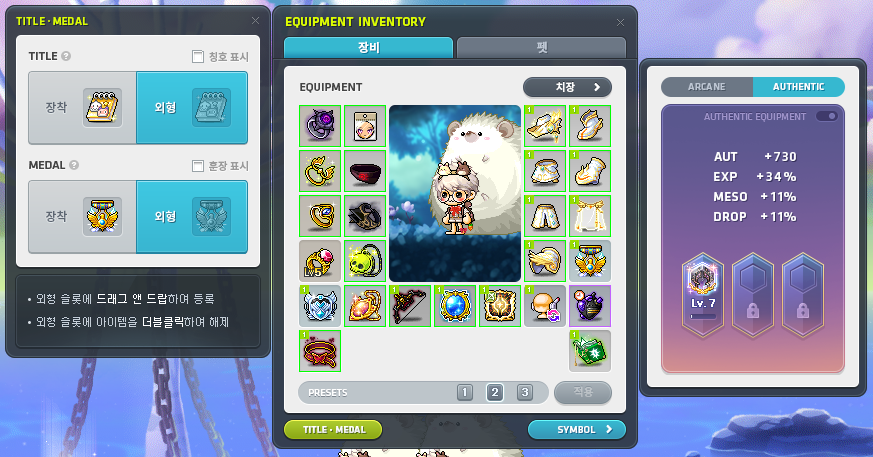The height and width of the screenshot is (457, 873).
Task: Click the Symbol button
Action: pyautogui.click(x=576, y=430)
